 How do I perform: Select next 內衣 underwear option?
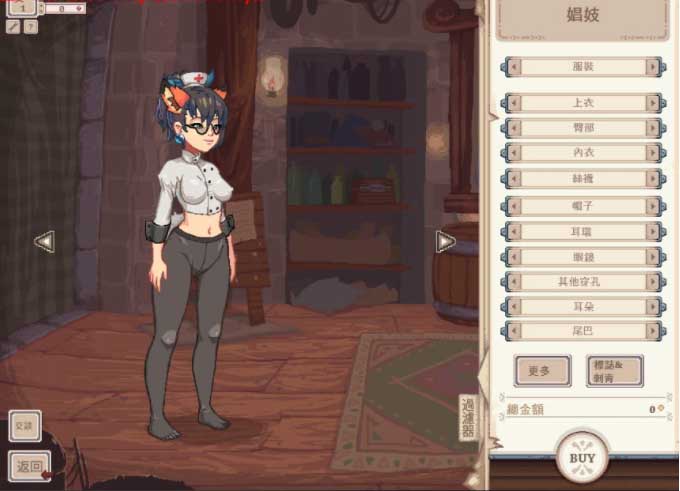[654, 153]
